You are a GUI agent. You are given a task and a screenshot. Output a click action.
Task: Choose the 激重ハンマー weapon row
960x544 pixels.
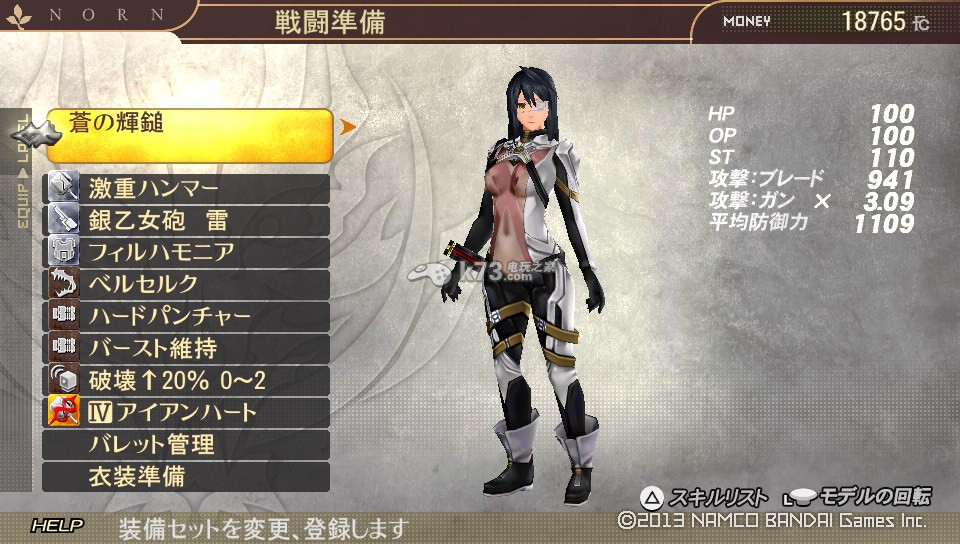point(188,188)
